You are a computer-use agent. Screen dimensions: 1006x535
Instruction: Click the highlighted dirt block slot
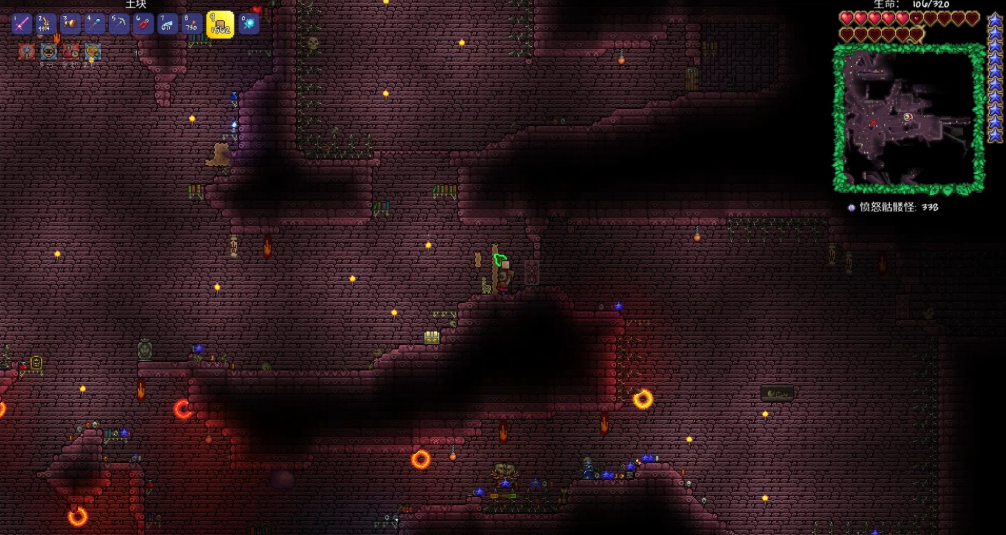coord(220,25)
